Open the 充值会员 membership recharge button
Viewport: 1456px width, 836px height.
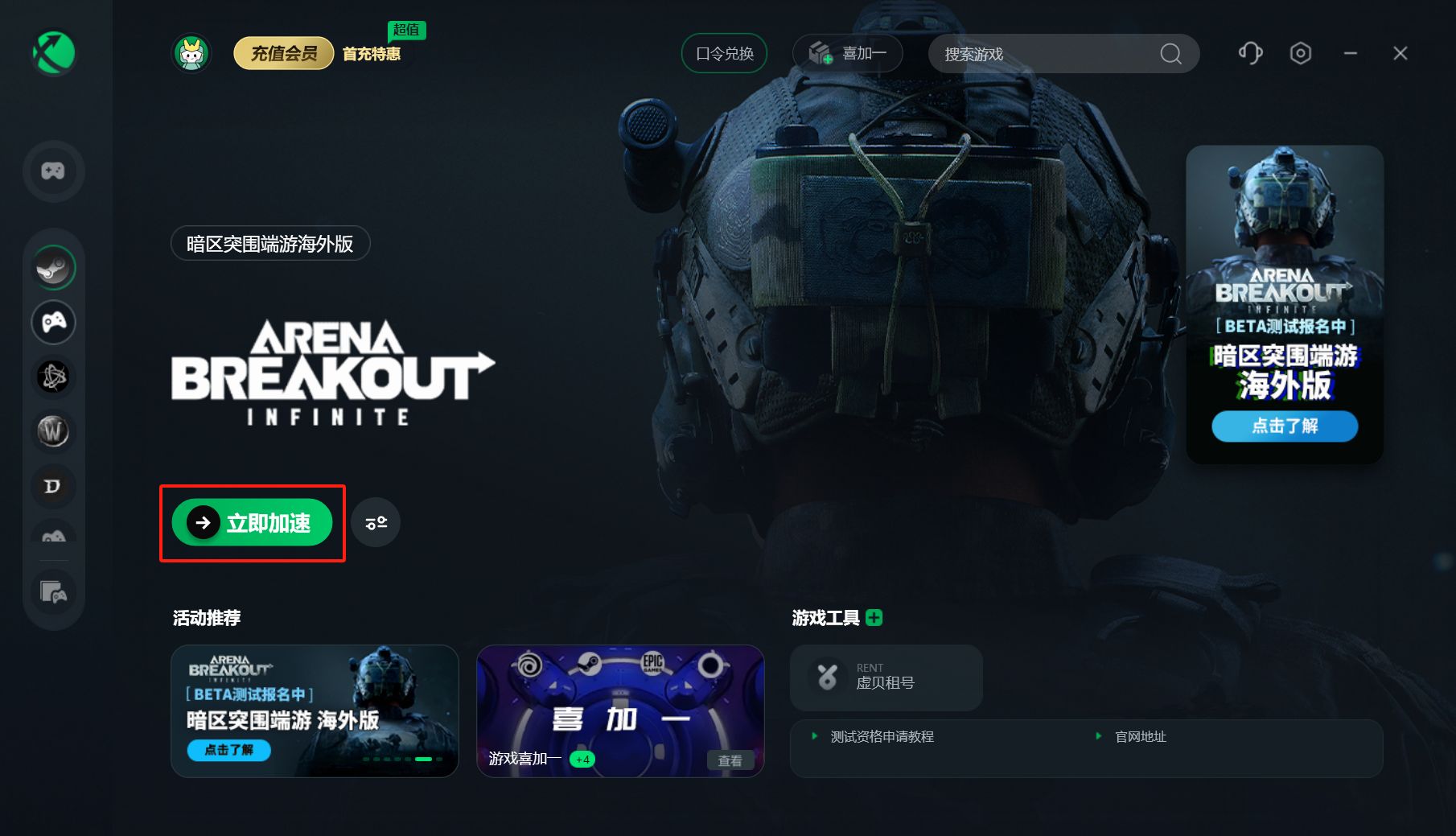[283, 54]
